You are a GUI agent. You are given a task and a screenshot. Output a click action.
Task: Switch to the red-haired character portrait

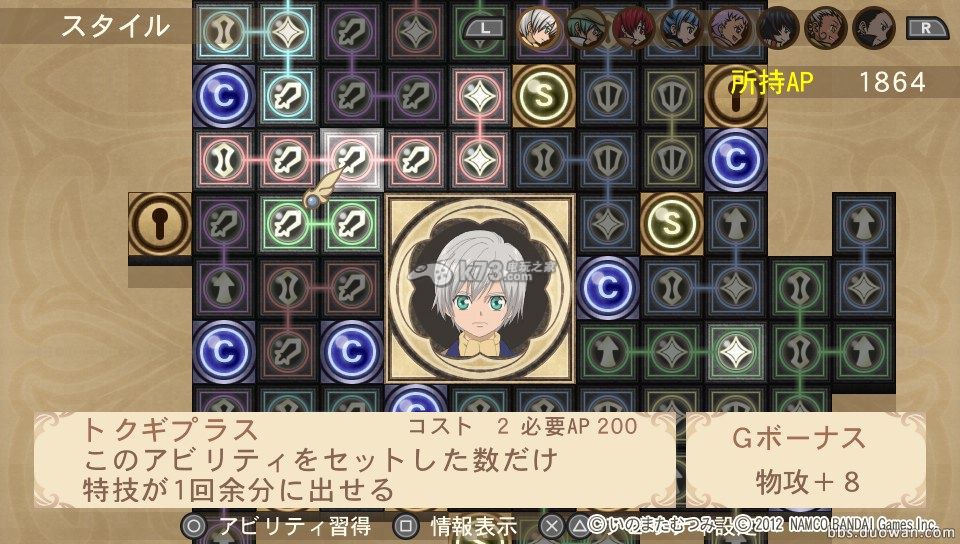point(632,26)
